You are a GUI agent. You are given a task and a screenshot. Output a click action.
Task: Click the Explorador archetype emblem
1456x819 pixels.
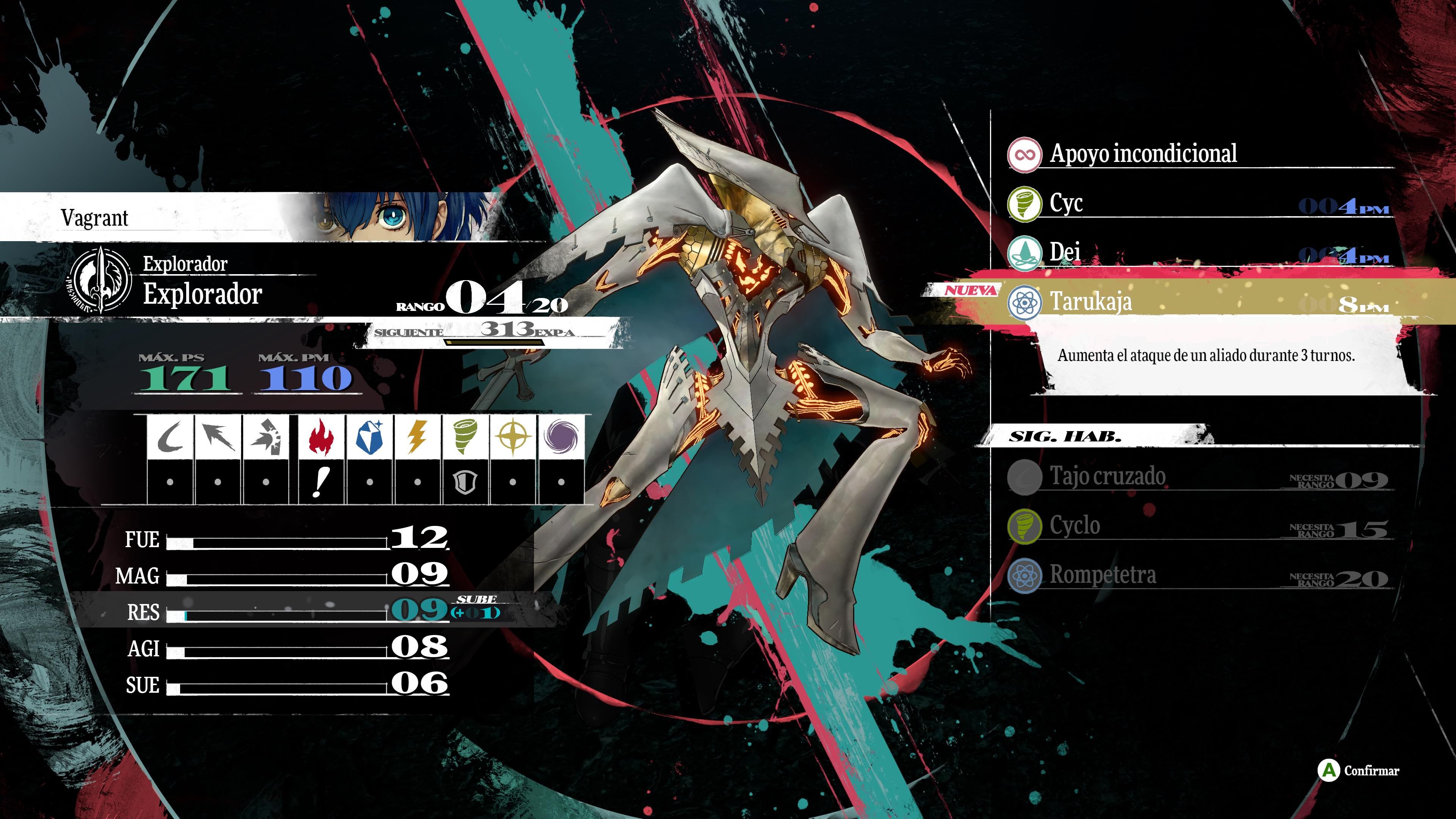[100, 280]
